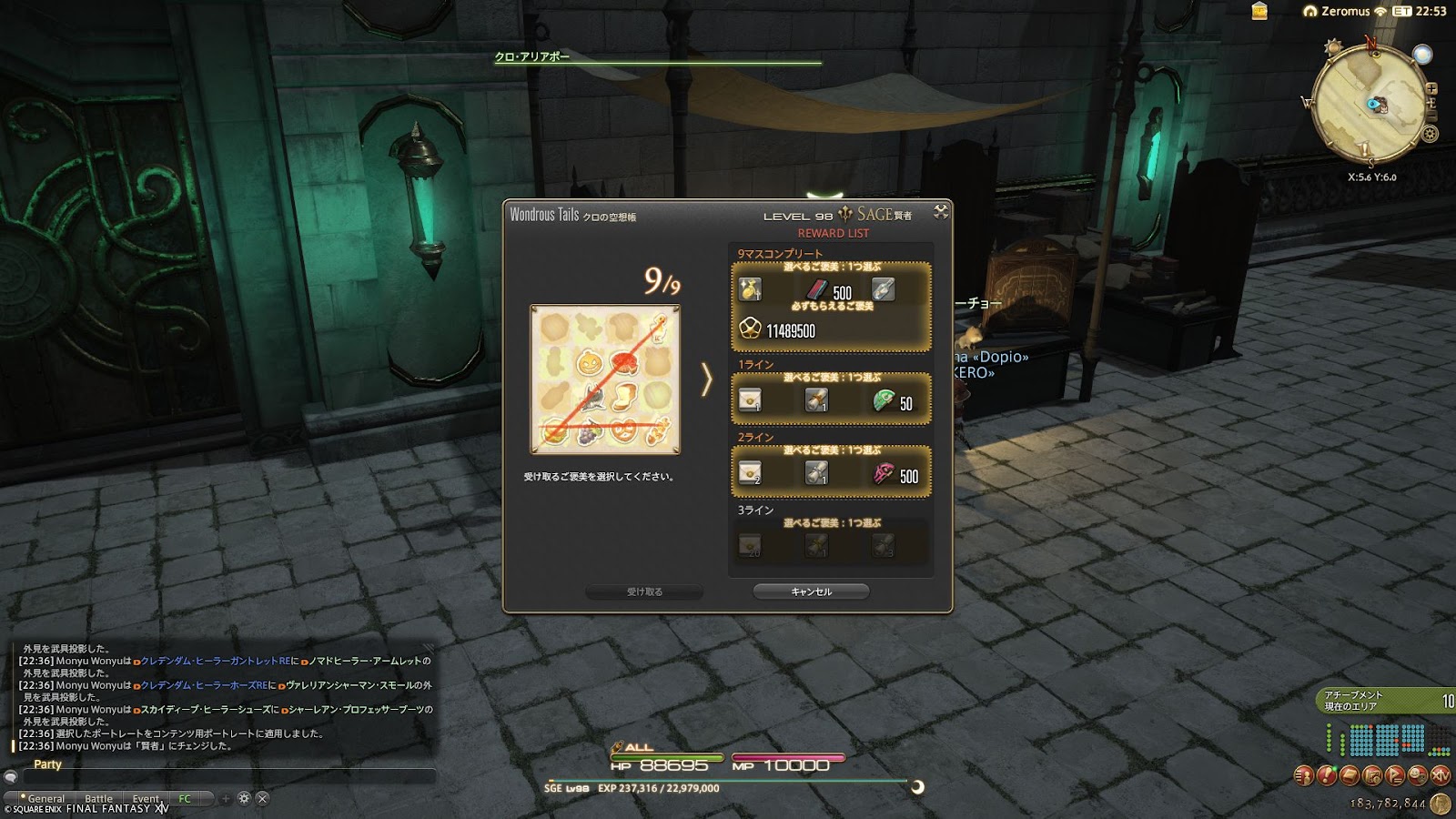Open the XIV system menu icon
Image resolution: width=1456 pixels, height=819 pixels.
pyautogui.click(x=1441, y=775)
